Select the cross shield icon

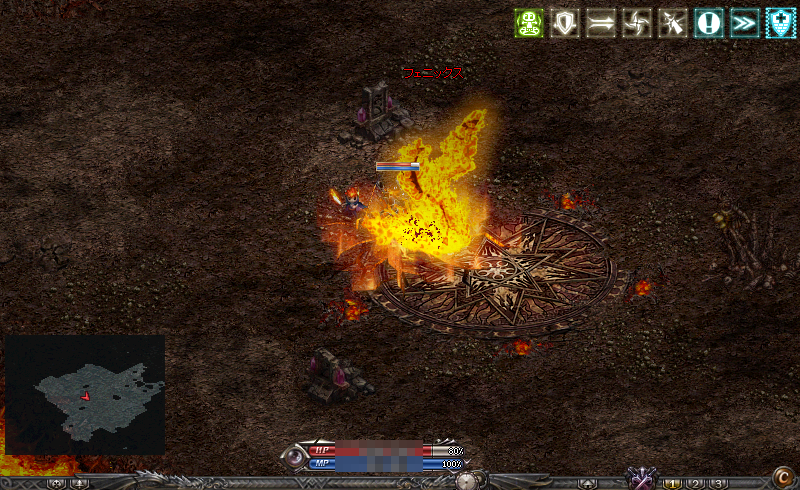tap(780, 23)
